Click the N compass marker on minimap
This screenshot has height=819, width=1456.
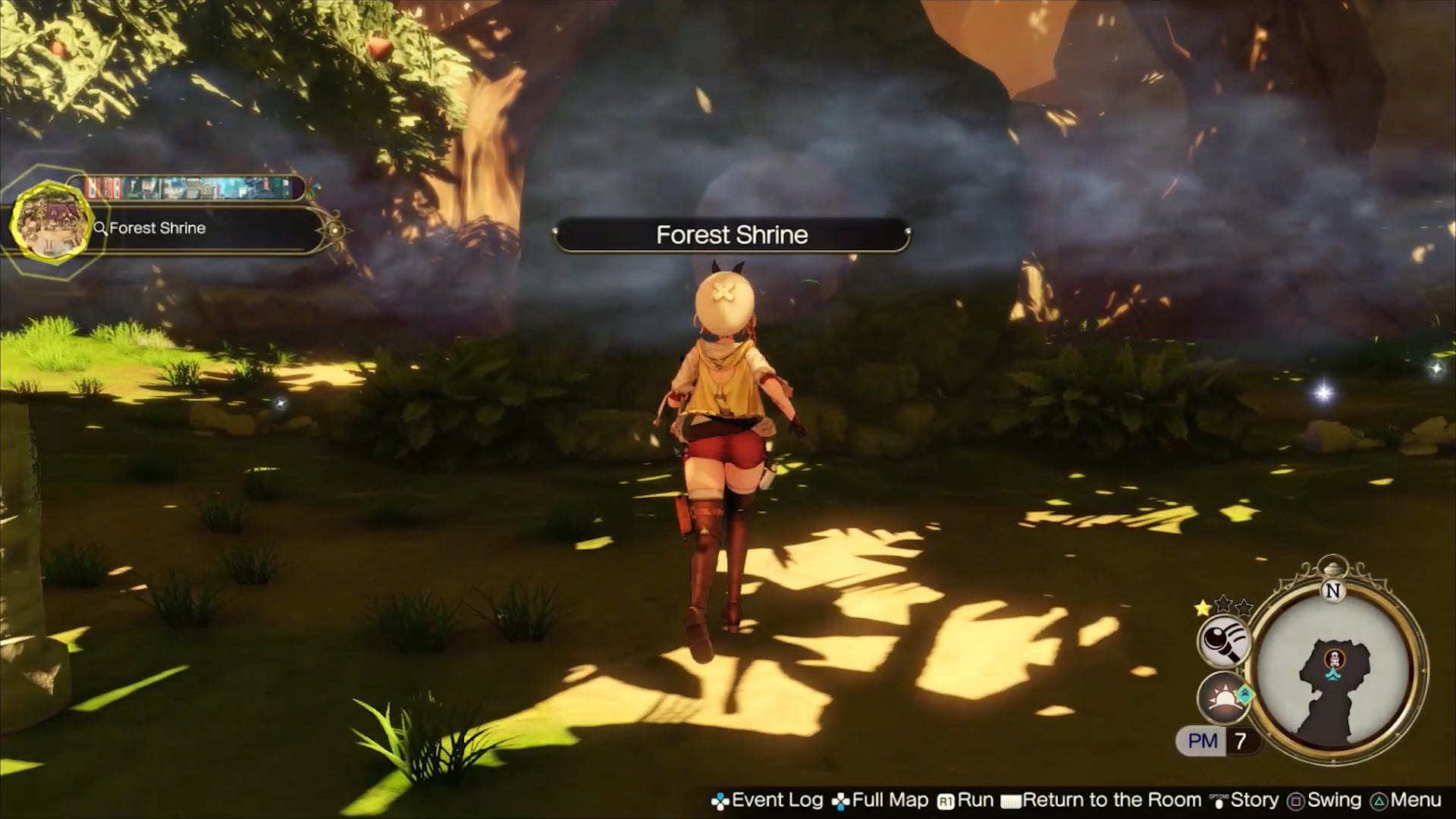(x=1333, y=591)
